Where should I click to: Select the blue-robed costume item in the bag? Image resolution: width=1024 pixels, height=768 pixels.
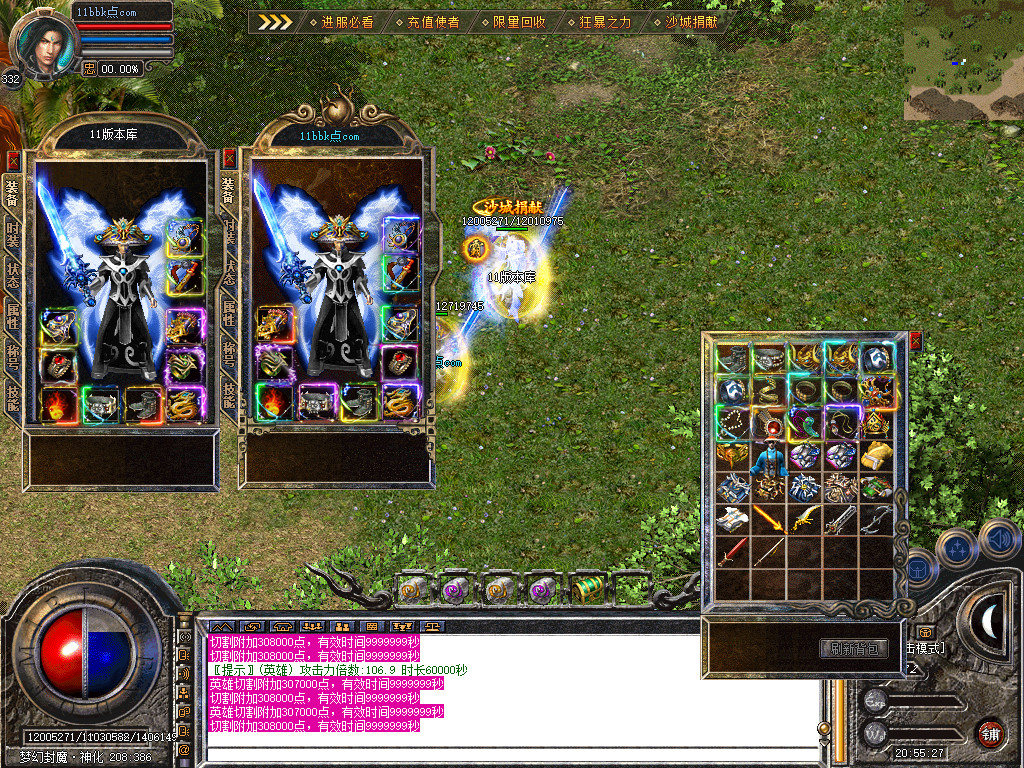[x=768, y=456]
